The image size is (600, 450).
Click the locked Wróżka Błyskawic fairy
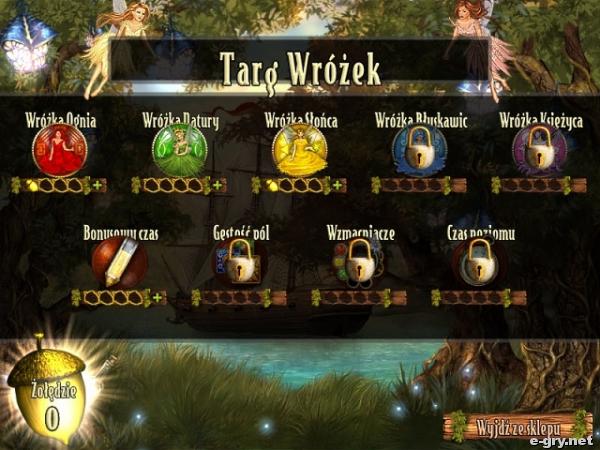(419, 150)
